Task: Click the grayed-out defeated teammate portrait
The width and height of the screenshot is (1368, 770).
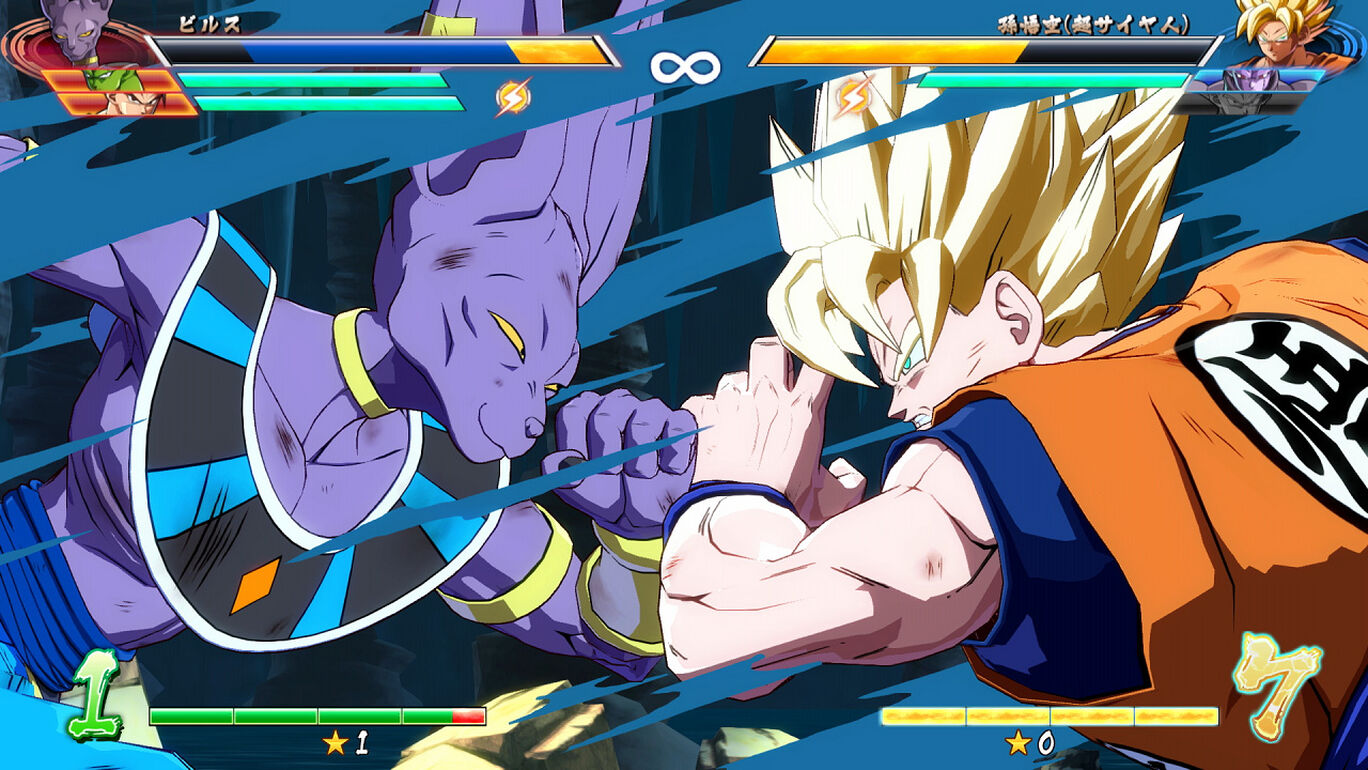Action: [x=1240, y=103]
